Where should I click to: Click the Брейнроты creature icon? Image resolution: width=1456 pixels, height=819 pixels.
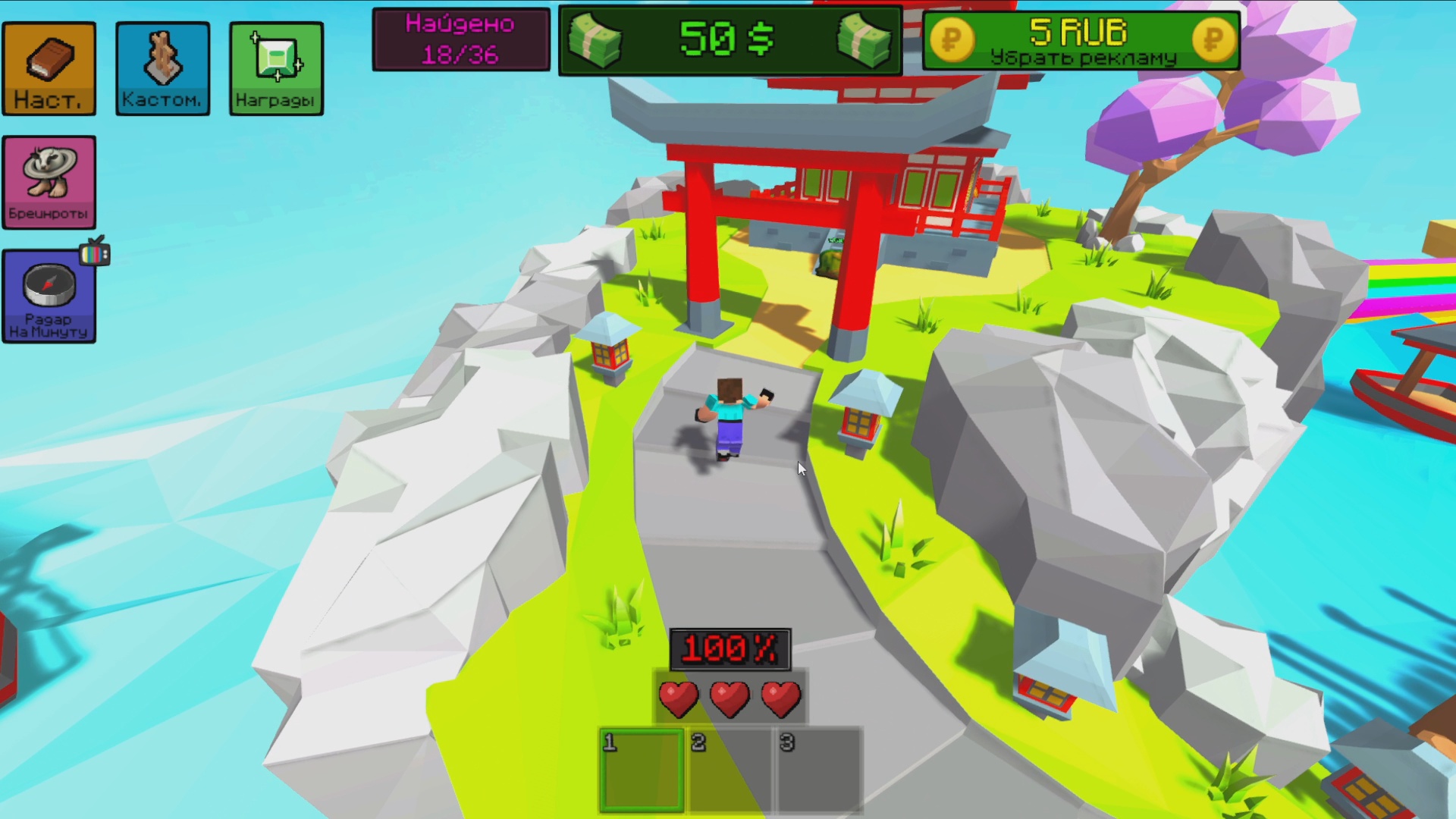(x=49, y=180)
